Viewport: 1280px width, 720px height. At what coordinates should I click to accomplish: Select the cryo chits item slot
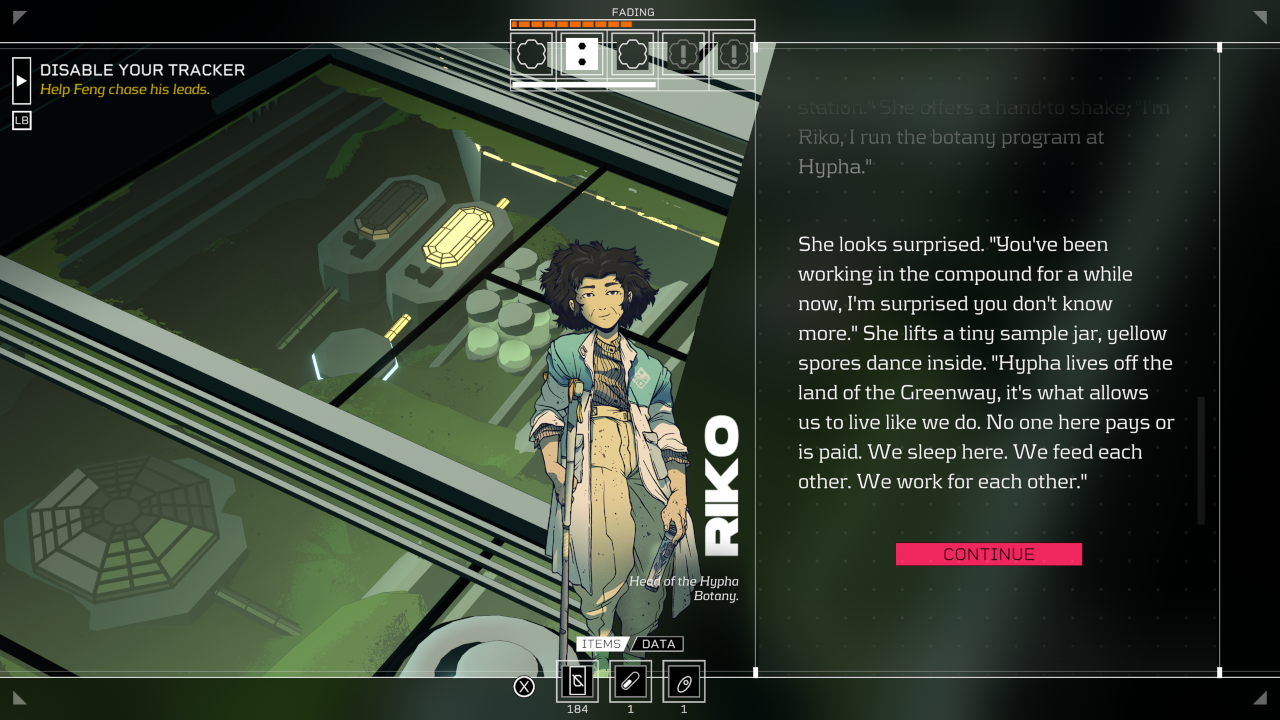[x=577, y=681]
